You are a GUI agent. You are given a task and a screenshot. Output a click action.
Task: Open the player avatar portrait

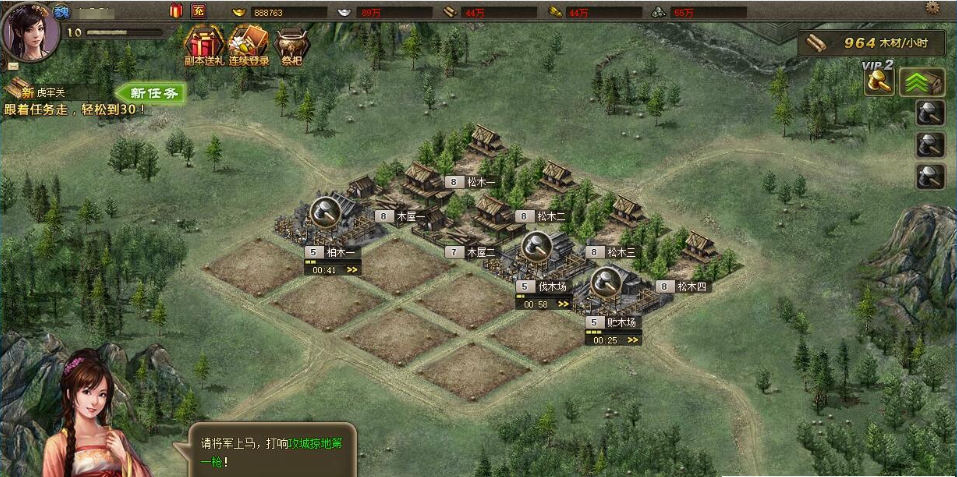click(x=29, y=30)
